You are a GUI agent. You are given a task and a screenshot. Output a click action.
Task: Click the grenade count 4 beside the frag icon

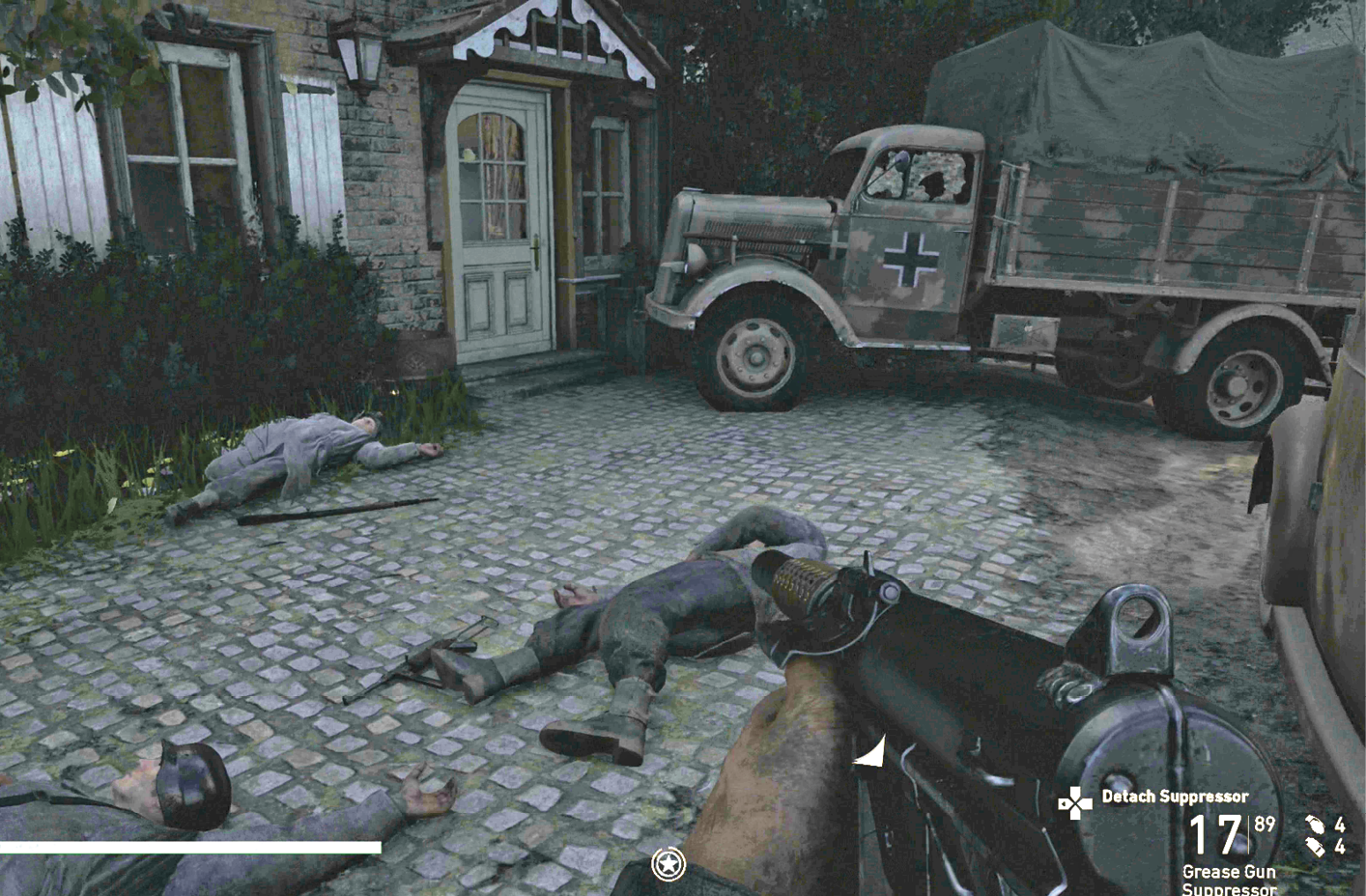(x=1342, y=826)
